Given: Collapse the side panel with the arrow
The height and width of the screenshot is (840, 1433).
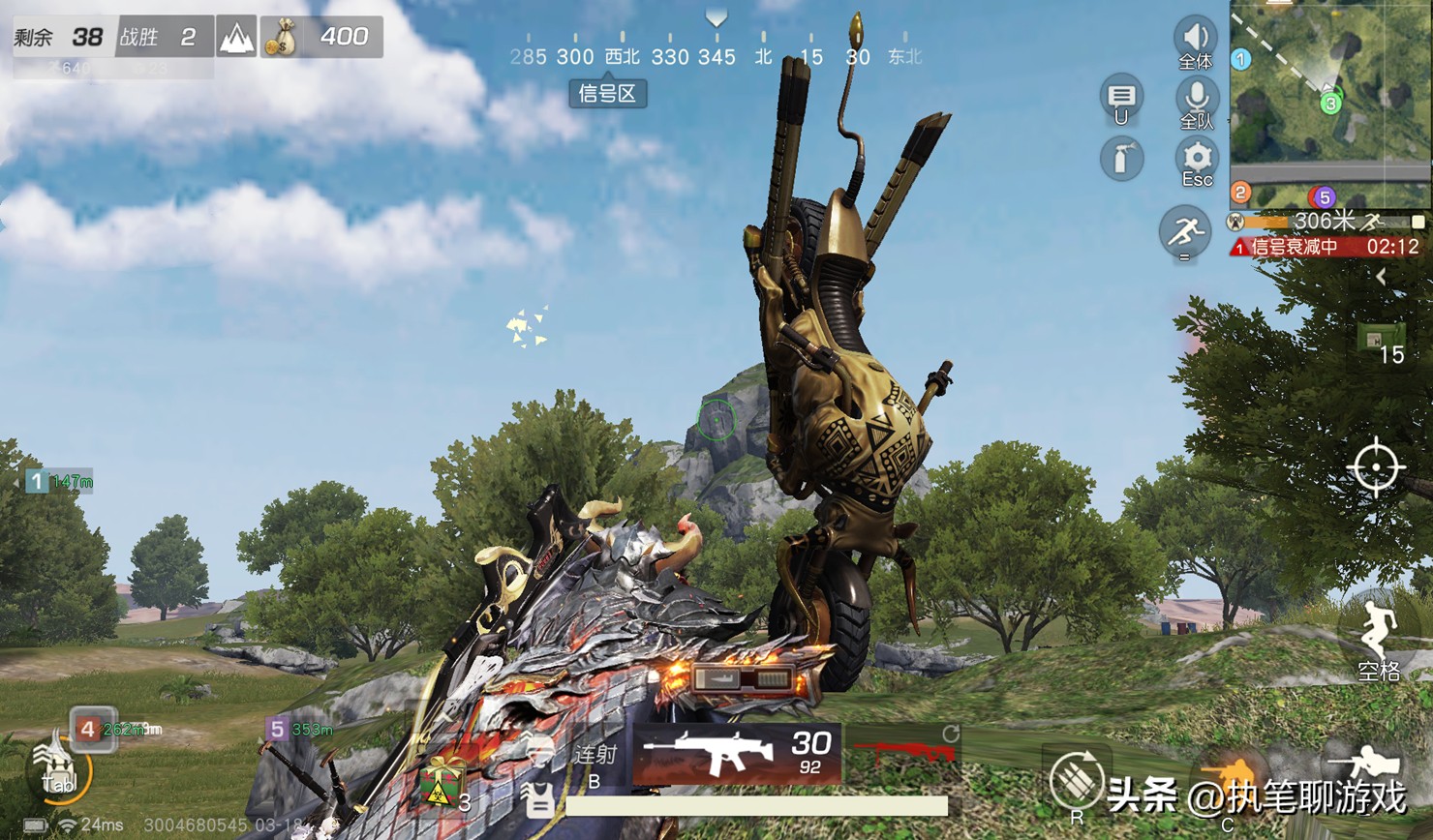Looking at the screenshot, I should [x=1382, y=277].
